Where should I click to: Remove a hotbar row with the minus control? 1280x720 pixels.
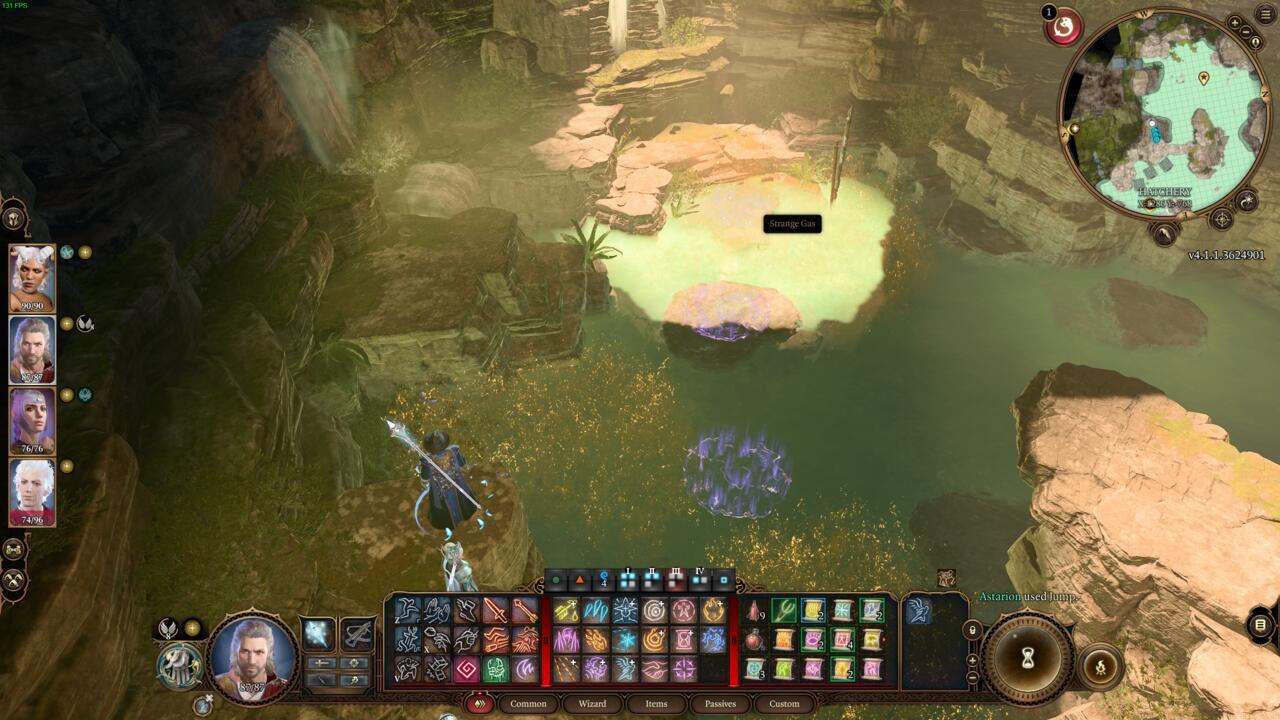[x=972, y=676]
